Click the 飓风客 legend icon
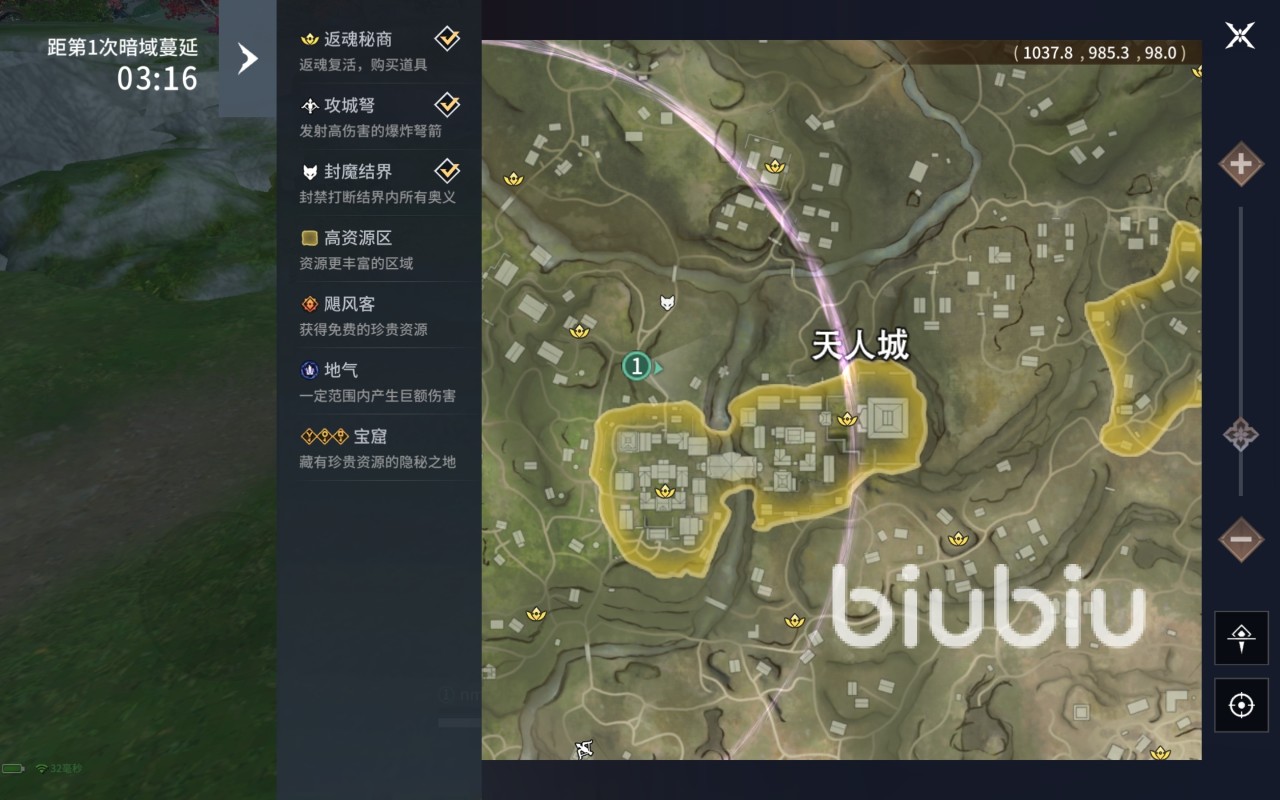1280x800 pixels. point(307,303)
